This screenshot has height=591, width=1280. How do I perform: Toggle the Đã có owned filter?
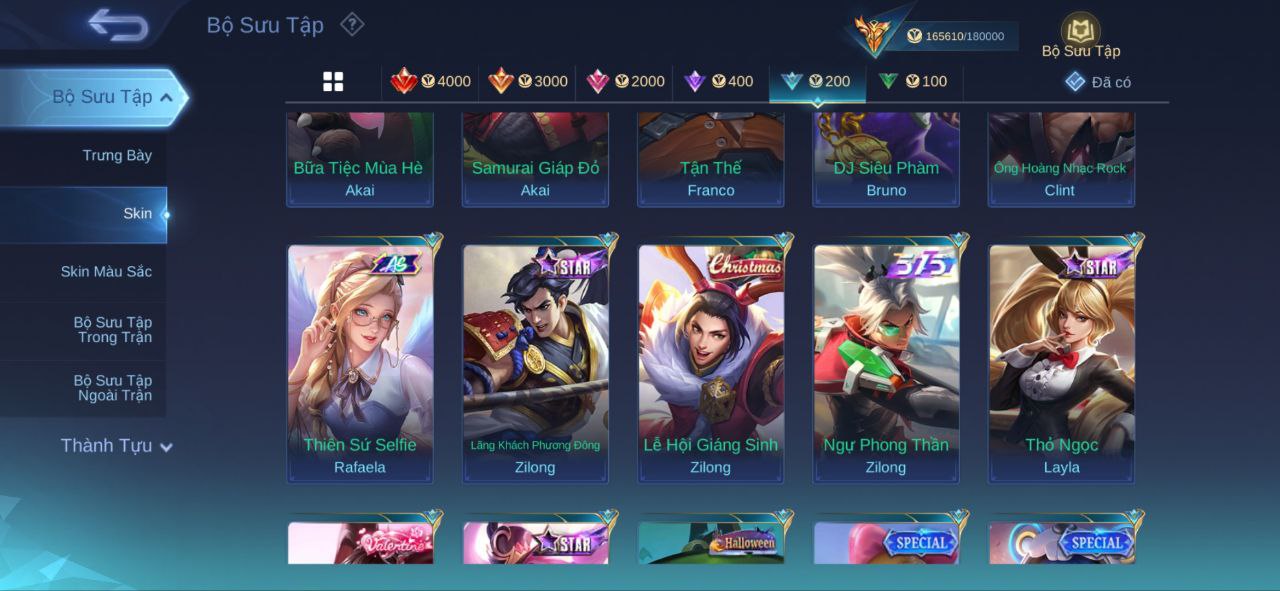point(1098,82)
